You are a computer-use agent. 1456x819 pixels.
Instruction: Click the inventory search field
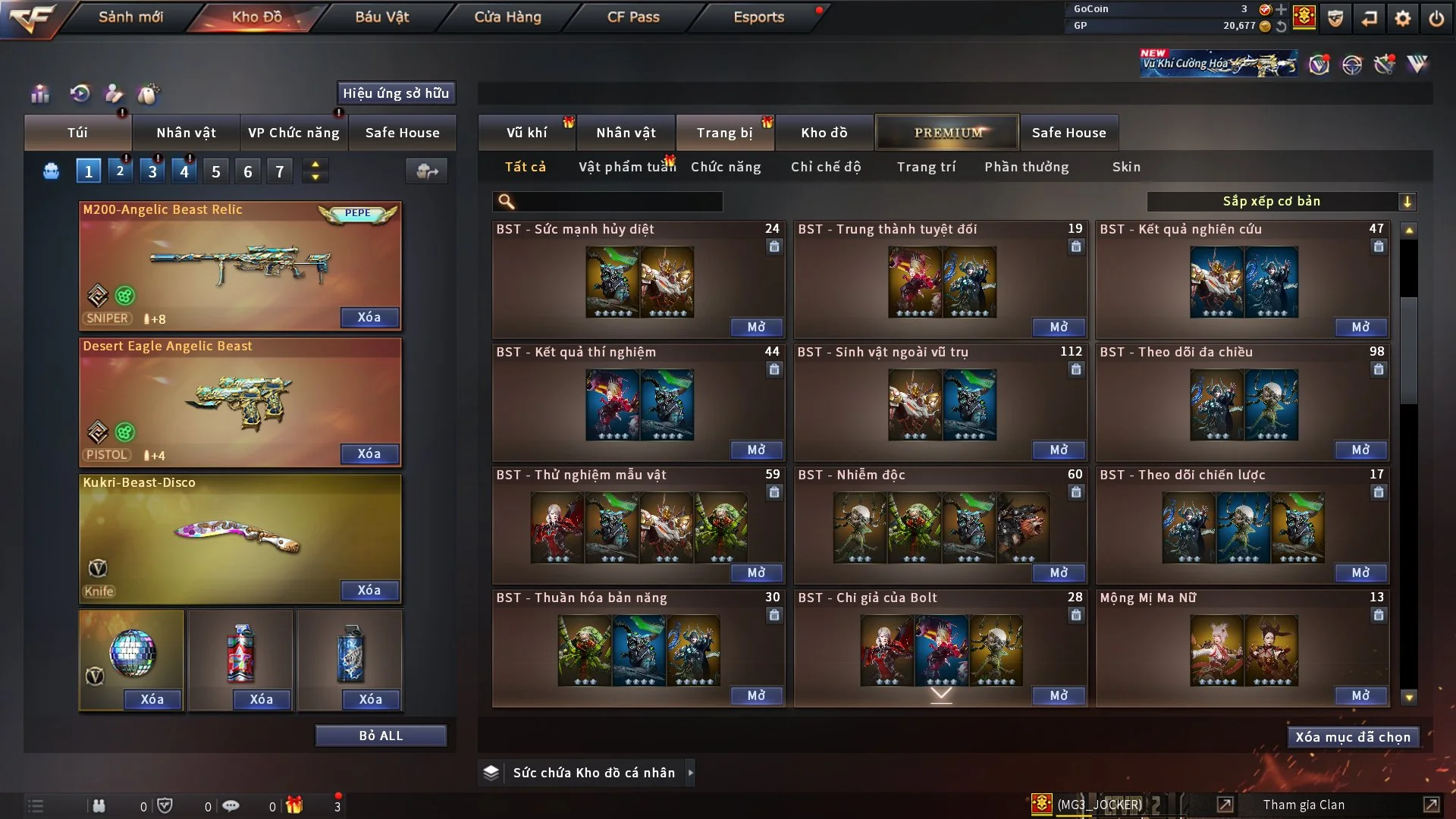618,201
